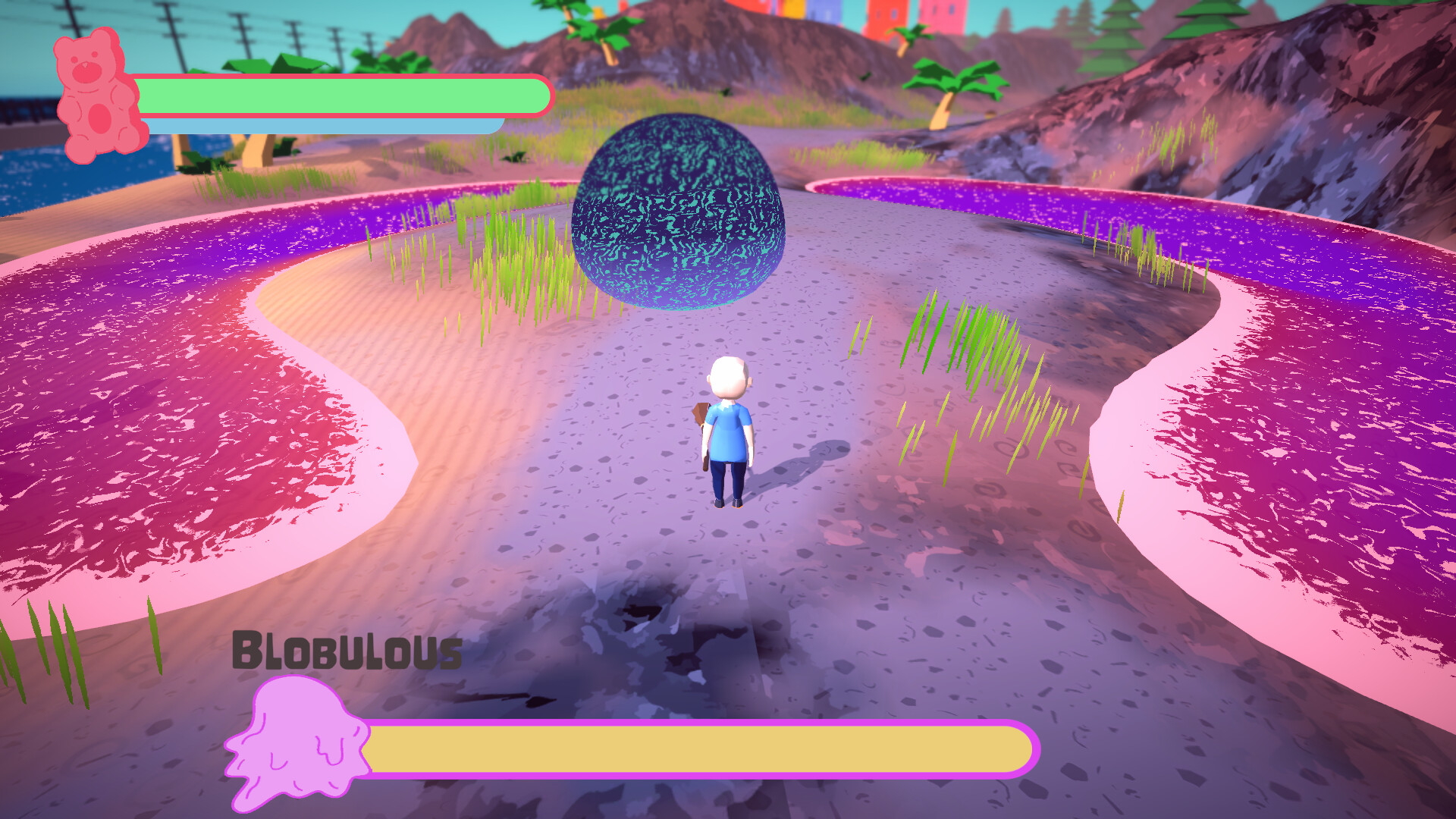1456x819 pixels.
Task: Expand the player status panel top left
Action: tap(303, 99)
